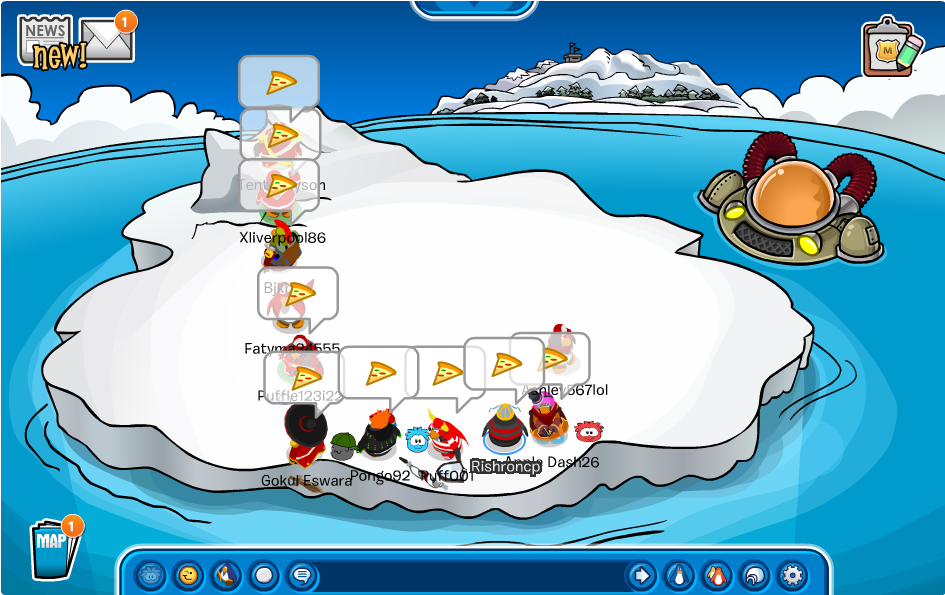Open your penguin player card
945x595 pixels.
pos(679,575)
